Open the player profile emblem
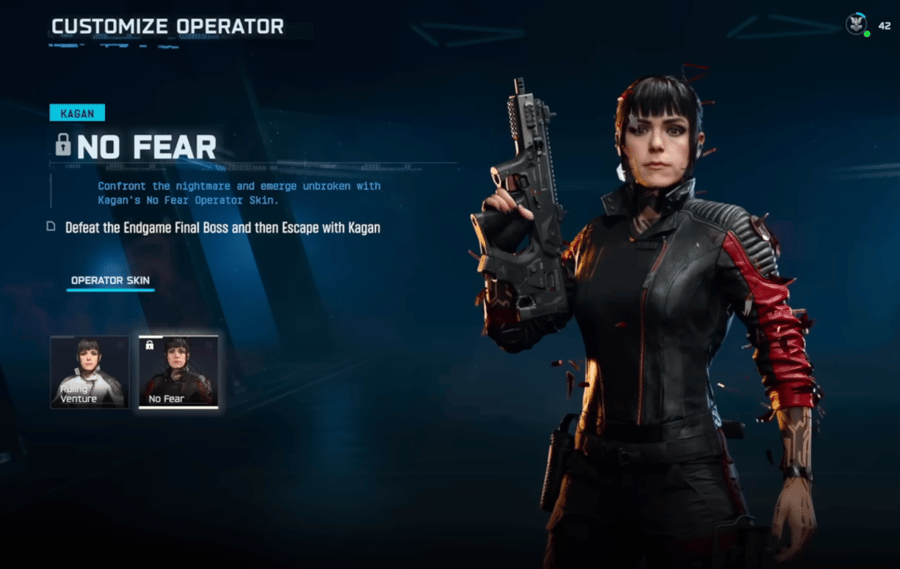This screenshot has width=900, height=569. click(856, 25)
